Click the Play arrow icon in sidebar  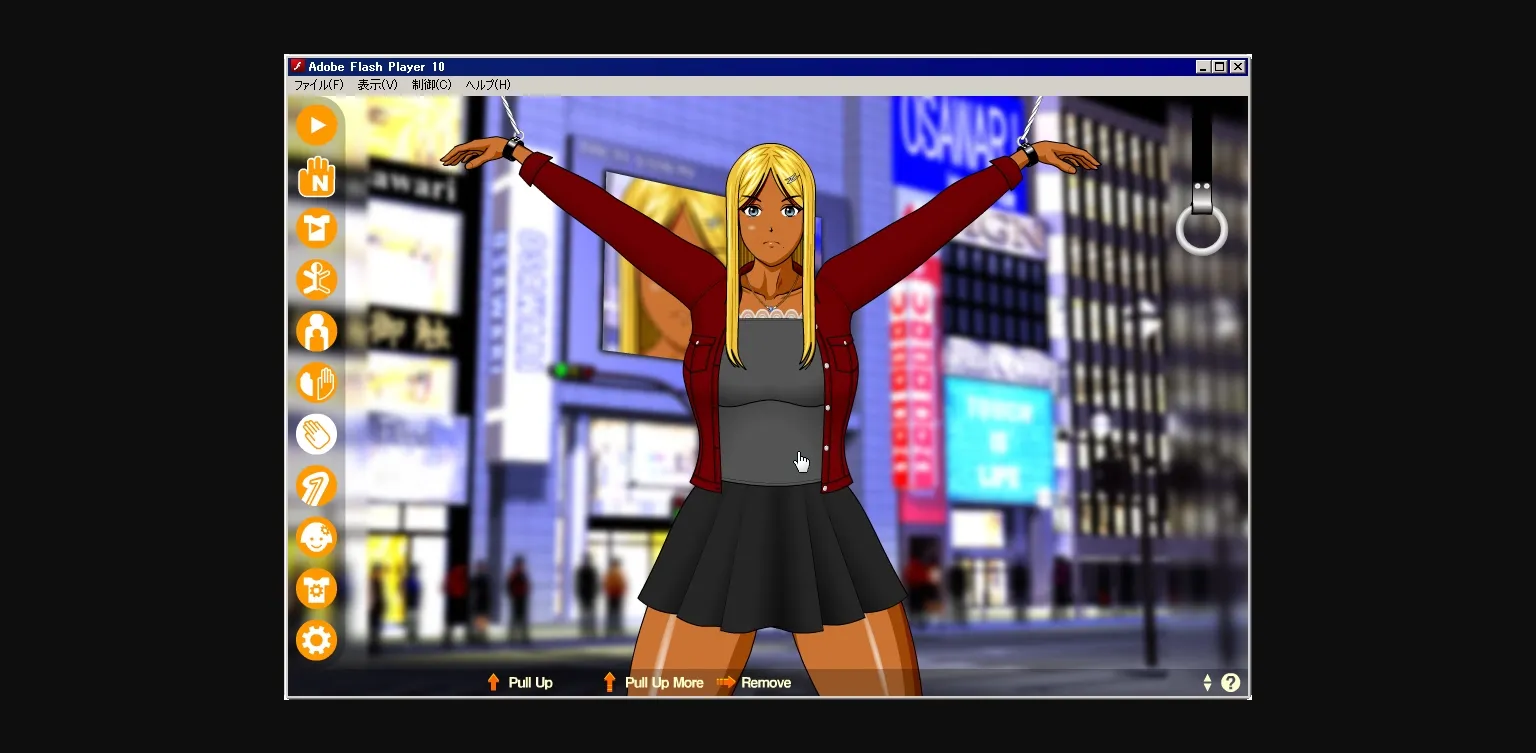click(316, 125)
